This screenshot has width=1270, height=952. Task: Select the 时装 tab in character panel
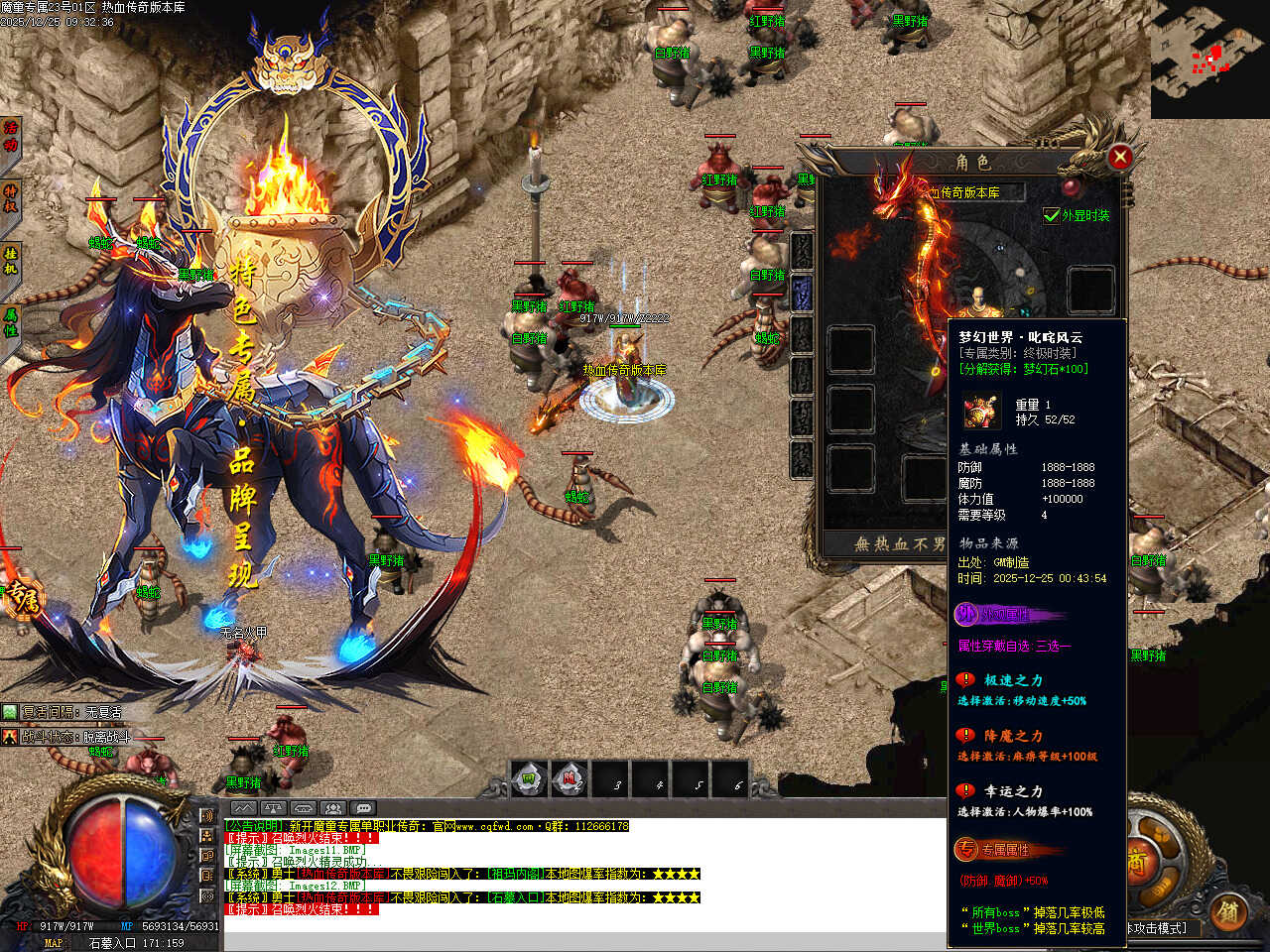click(x=802, y=295)
